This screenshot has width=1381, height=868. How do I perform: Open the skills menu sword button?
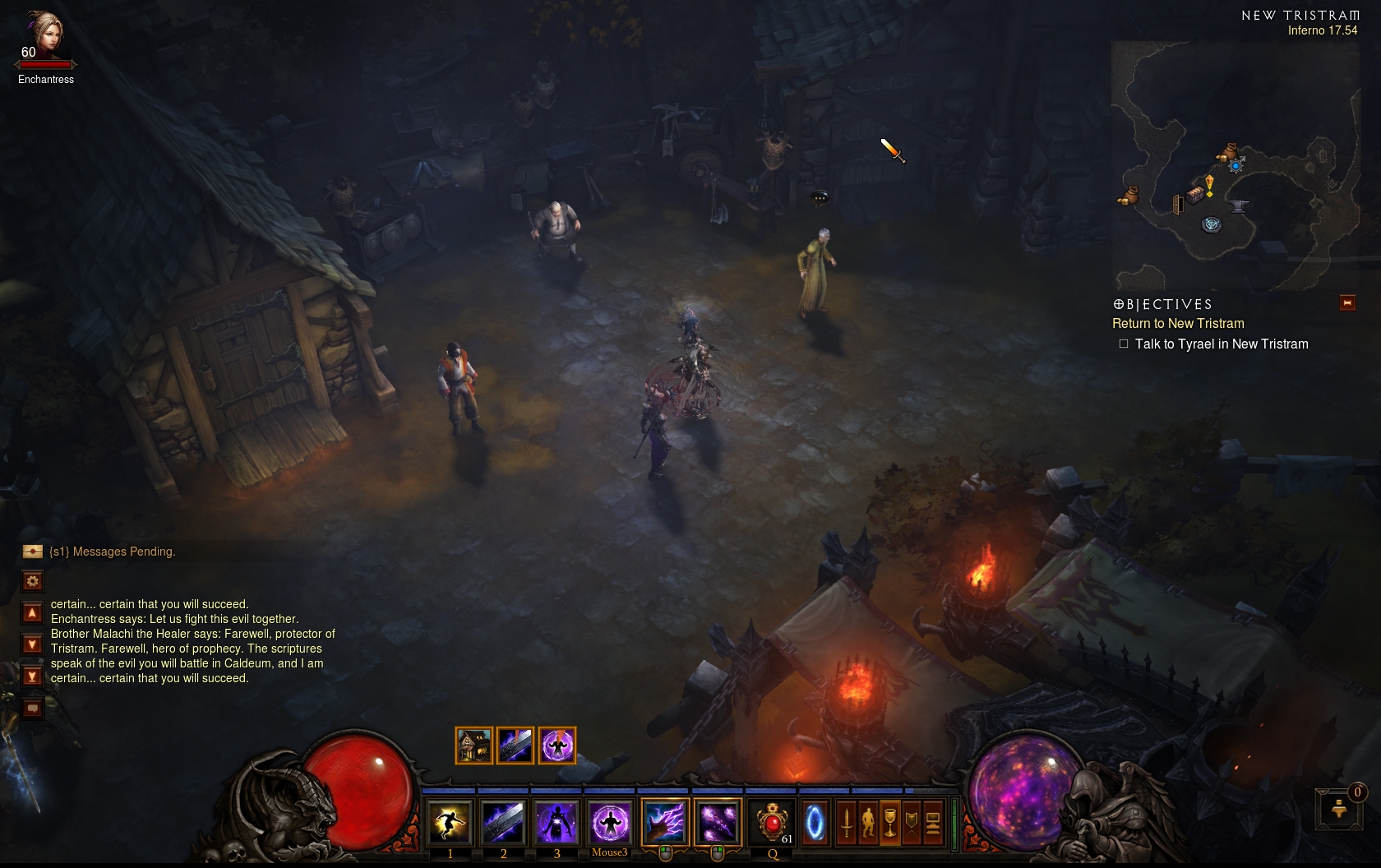pyautogui.click(x=847, y=822)
